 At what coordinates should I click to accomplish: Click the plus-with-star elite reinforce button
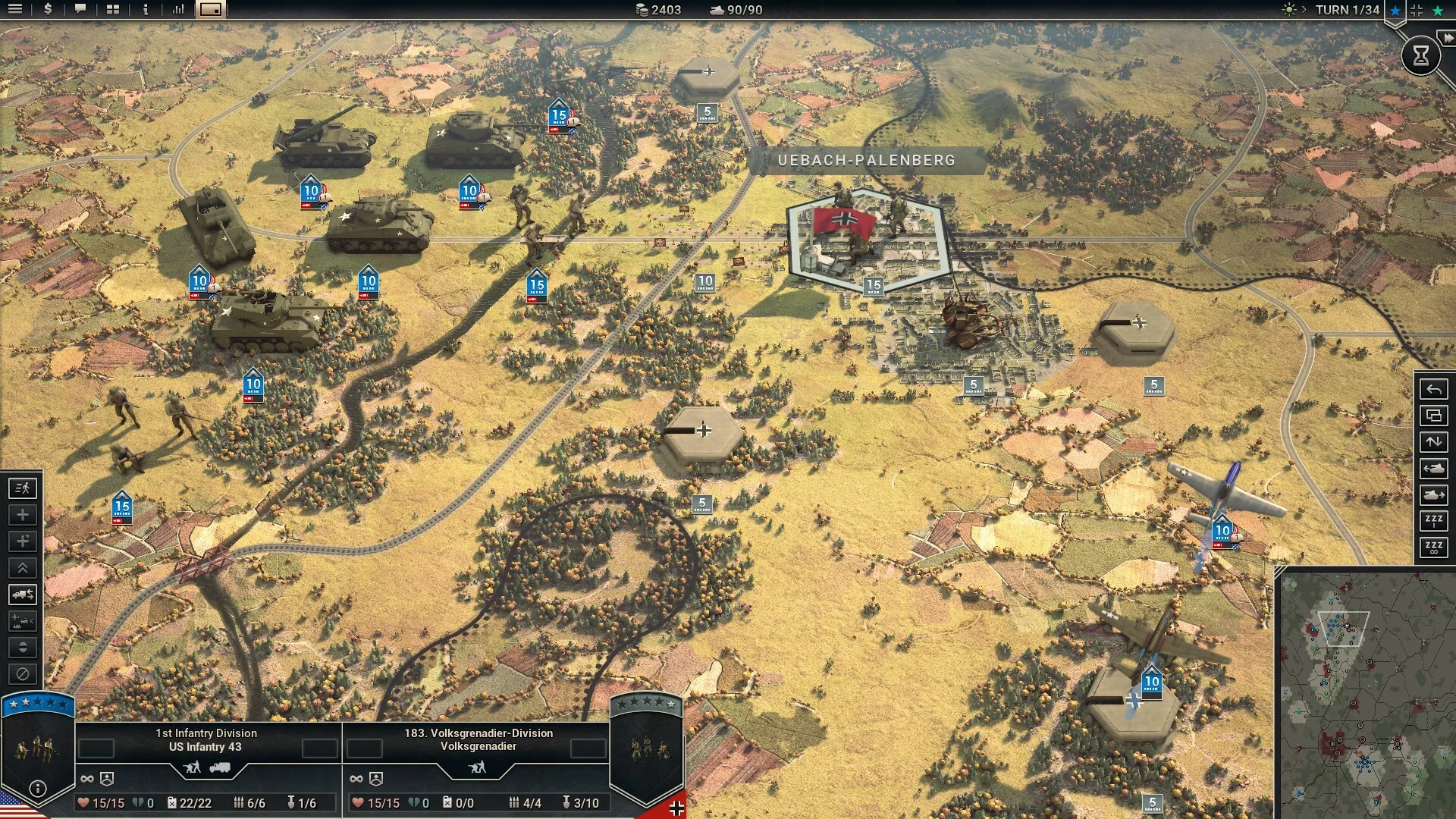[x=23, y=541]
